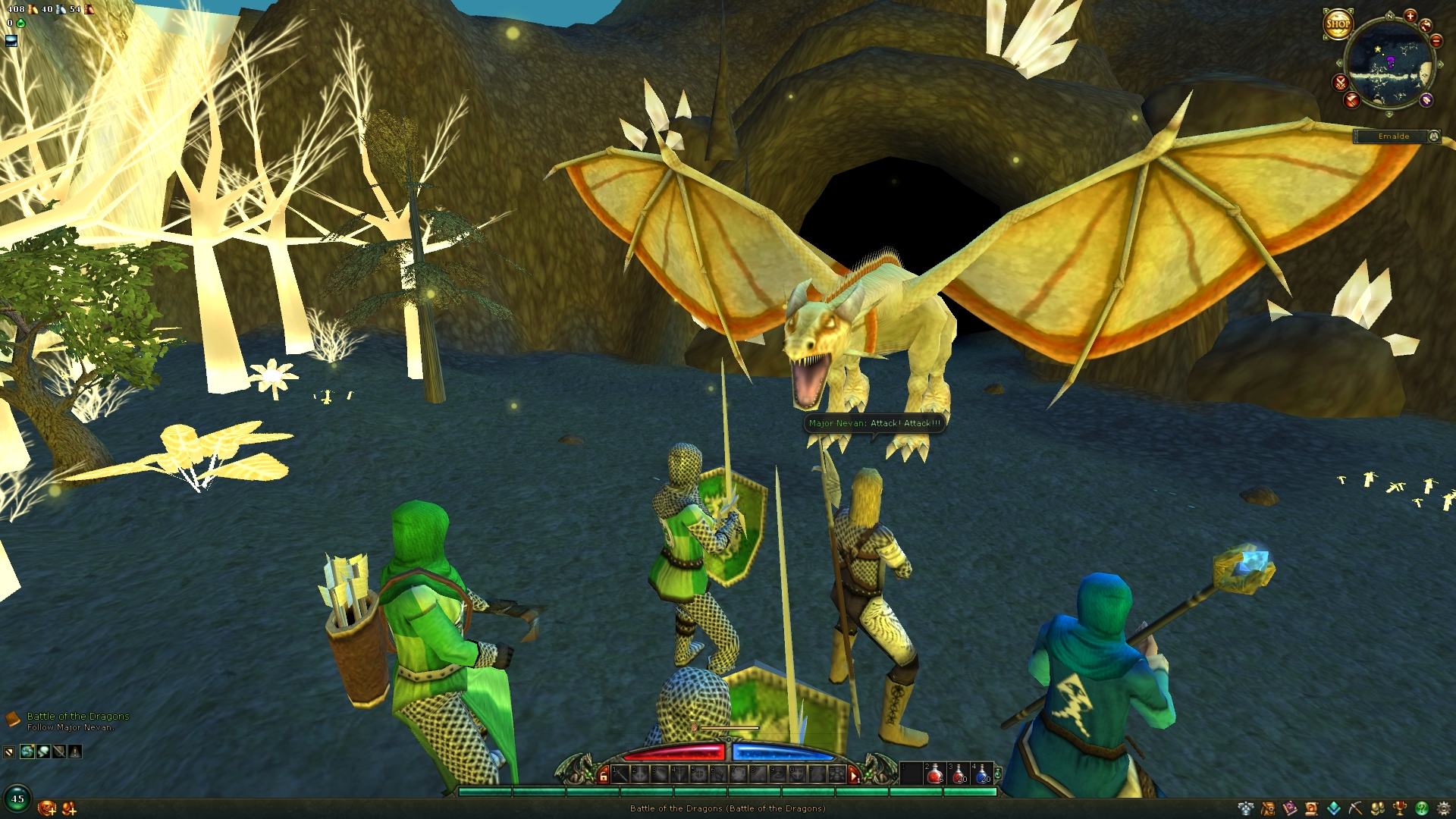
Task: Open the green question mark help
Action: [x=1422, y=808]
